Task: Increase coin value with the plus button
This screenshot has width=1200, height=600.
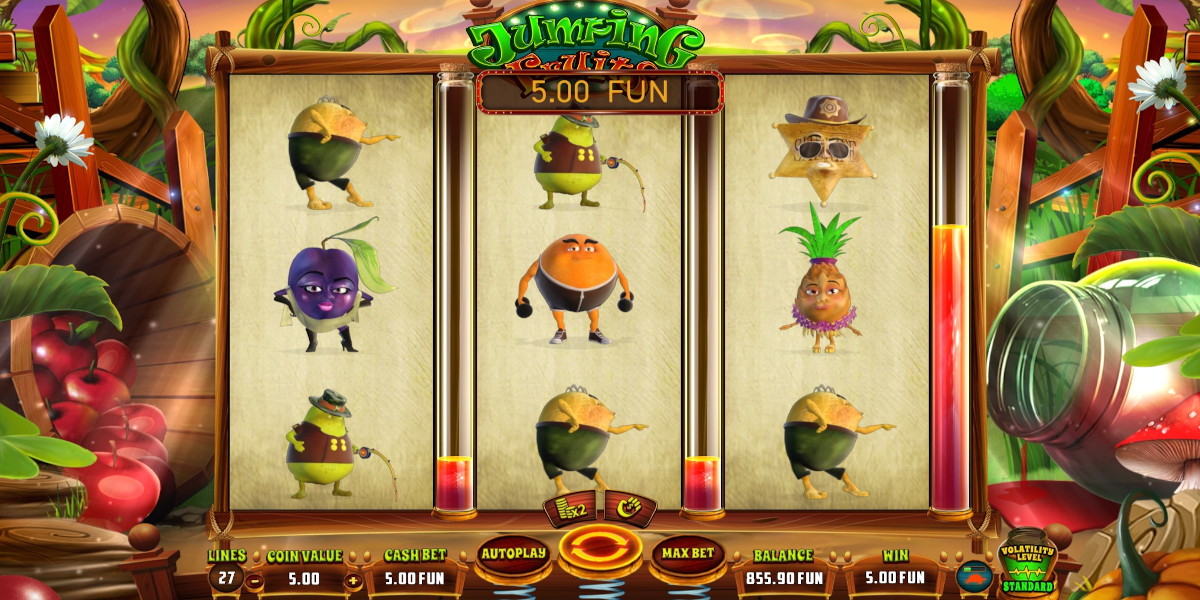Action: tap(353, 579)
